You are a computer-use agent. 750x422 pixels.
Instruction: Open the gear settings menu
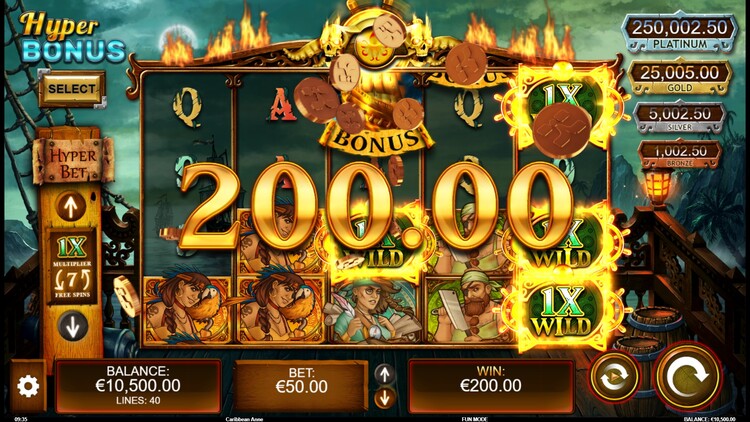click(28, 386)
